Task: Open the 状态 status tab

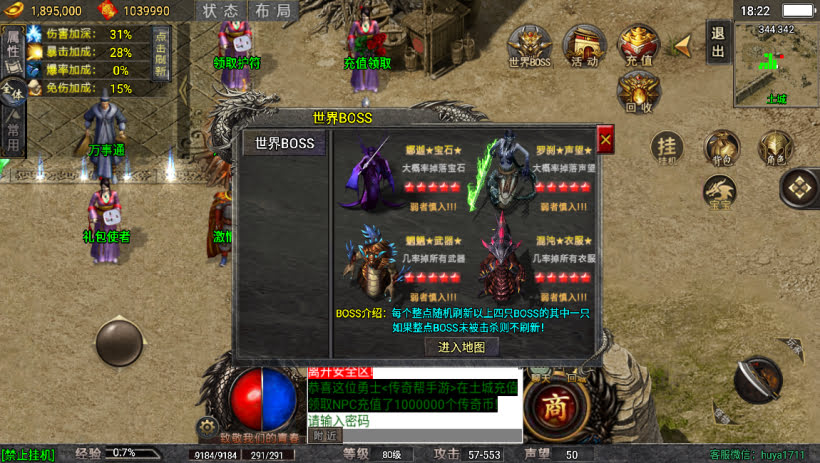Action: click(222, 11)
